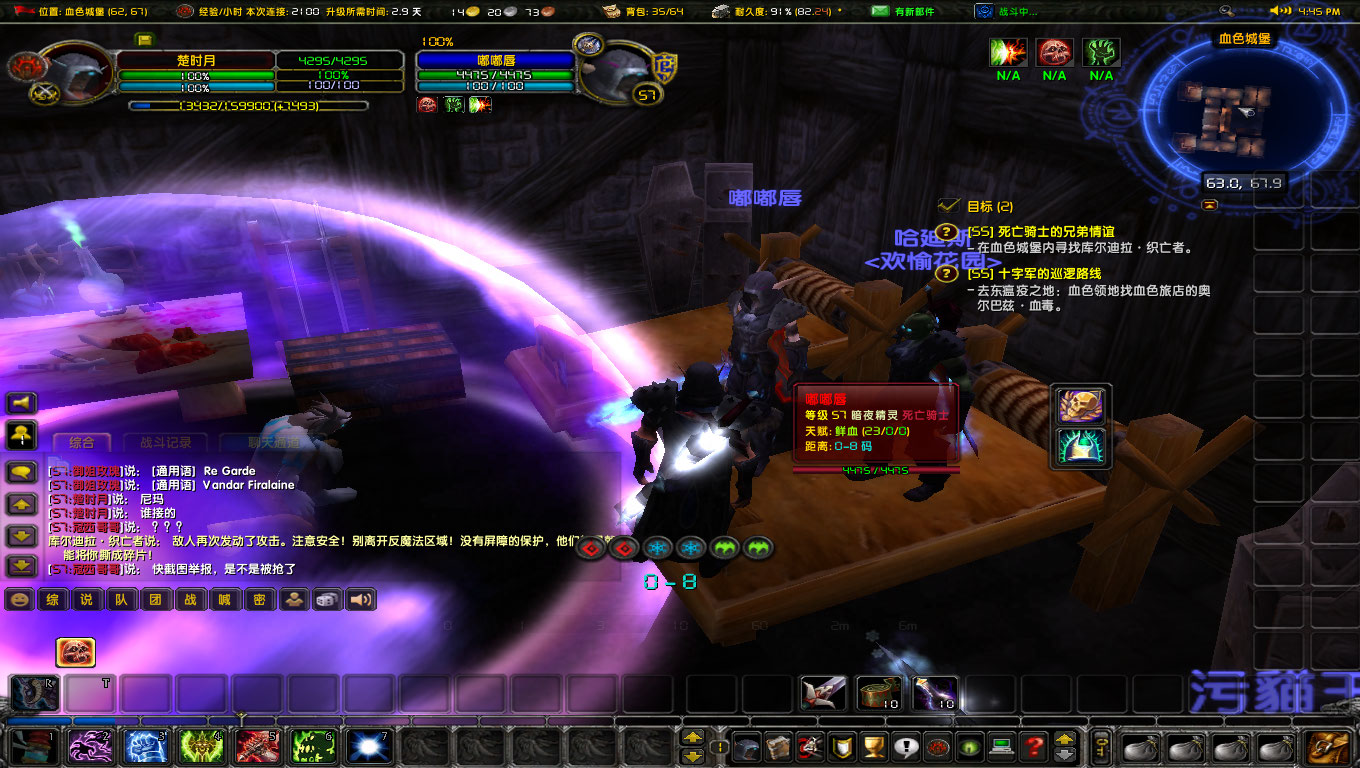Click the golden trophy achievements icon
This screenshot has width=1360, height=768.
[x=875, y=750]
